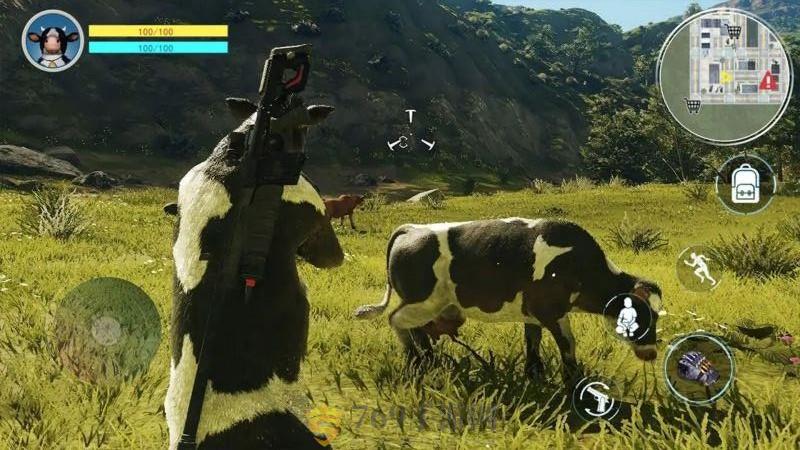Tap the sprint running-figure button
The image size is (800, 450).
pyautogui.click(x=698, y=268)
